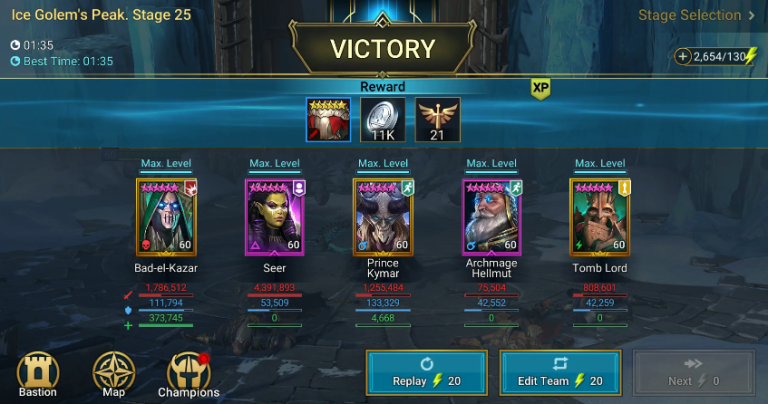Select the six-star gear reward item

(x=329, y=120)
